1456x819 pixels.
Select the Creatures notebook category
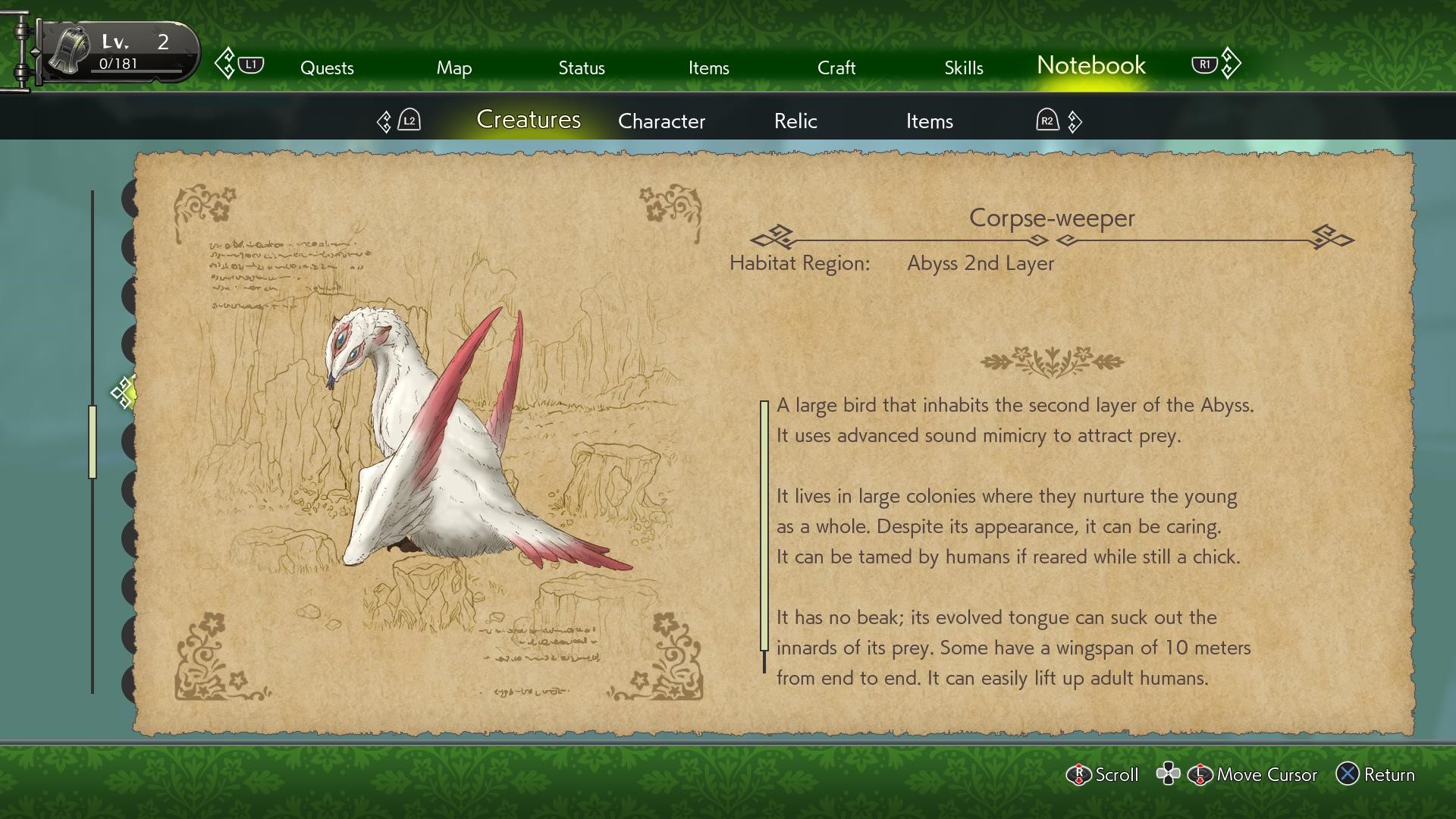pos(528,120)
